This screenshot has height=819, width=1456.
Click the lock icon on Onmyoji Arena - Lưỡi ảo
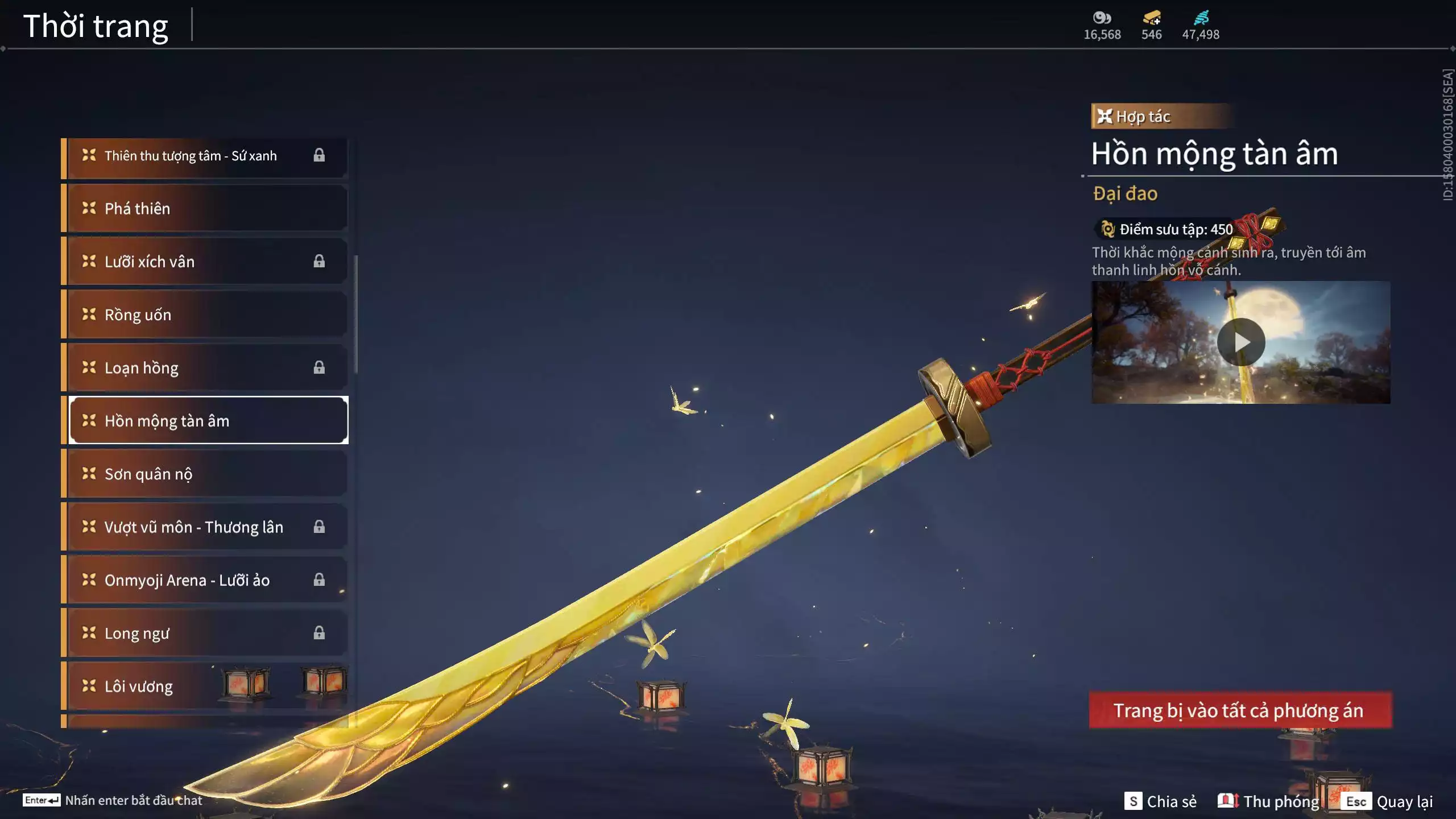pyautogui.click(x=320, y=580)
